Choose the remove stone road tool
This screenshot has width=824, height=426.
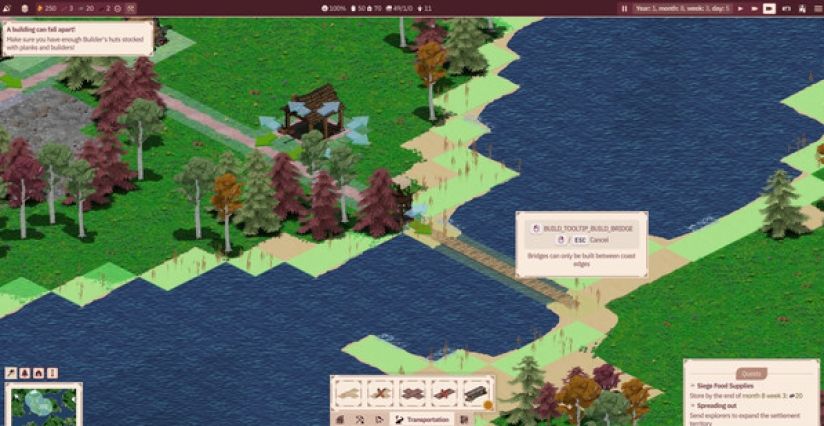point(444,392)
